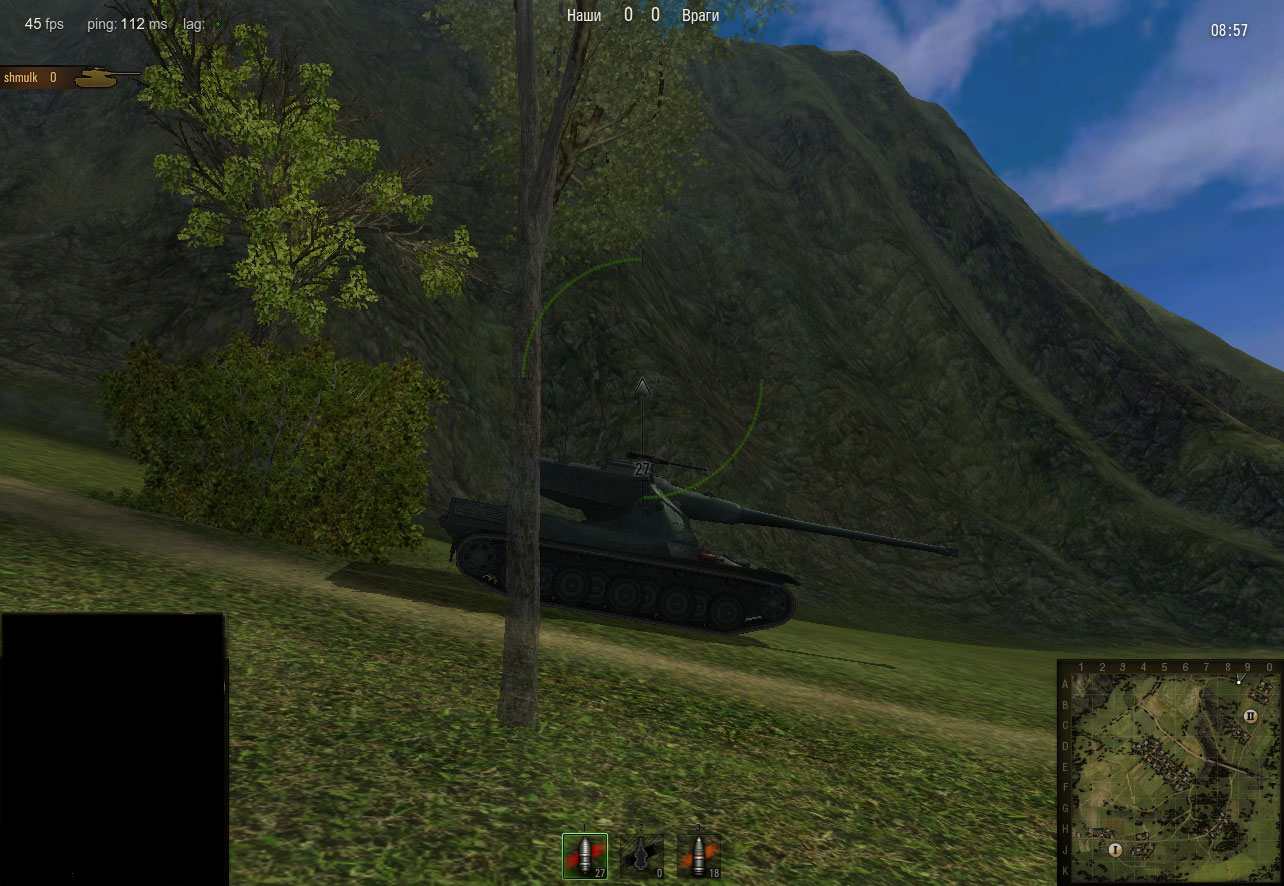Select player shmulk in the team panel
1284x886 pixels.
pyautogui.click(x=20, y=77)
